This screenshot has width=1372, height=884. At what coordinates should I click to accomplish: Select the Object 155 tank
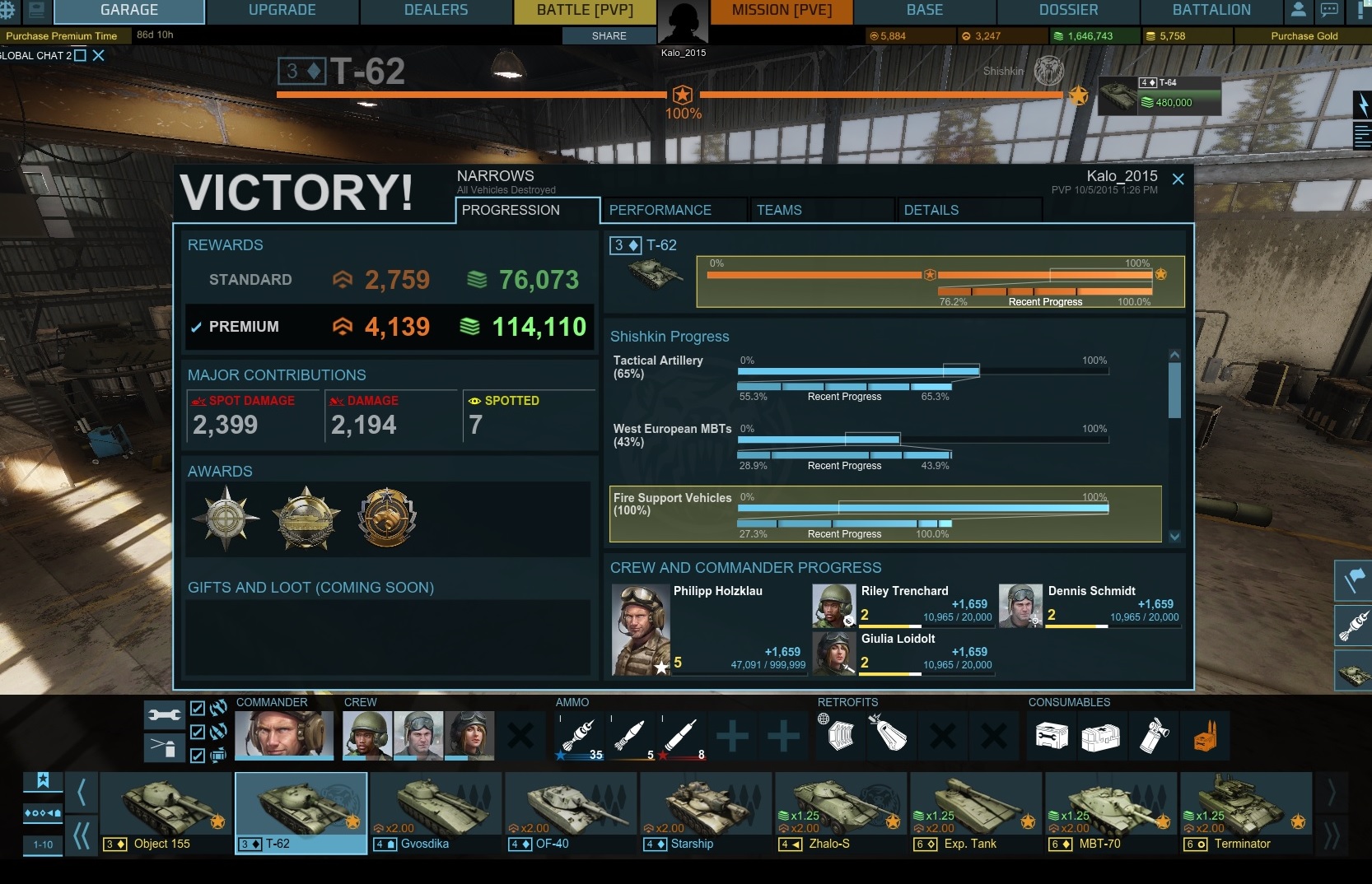[x=166, y=812]
